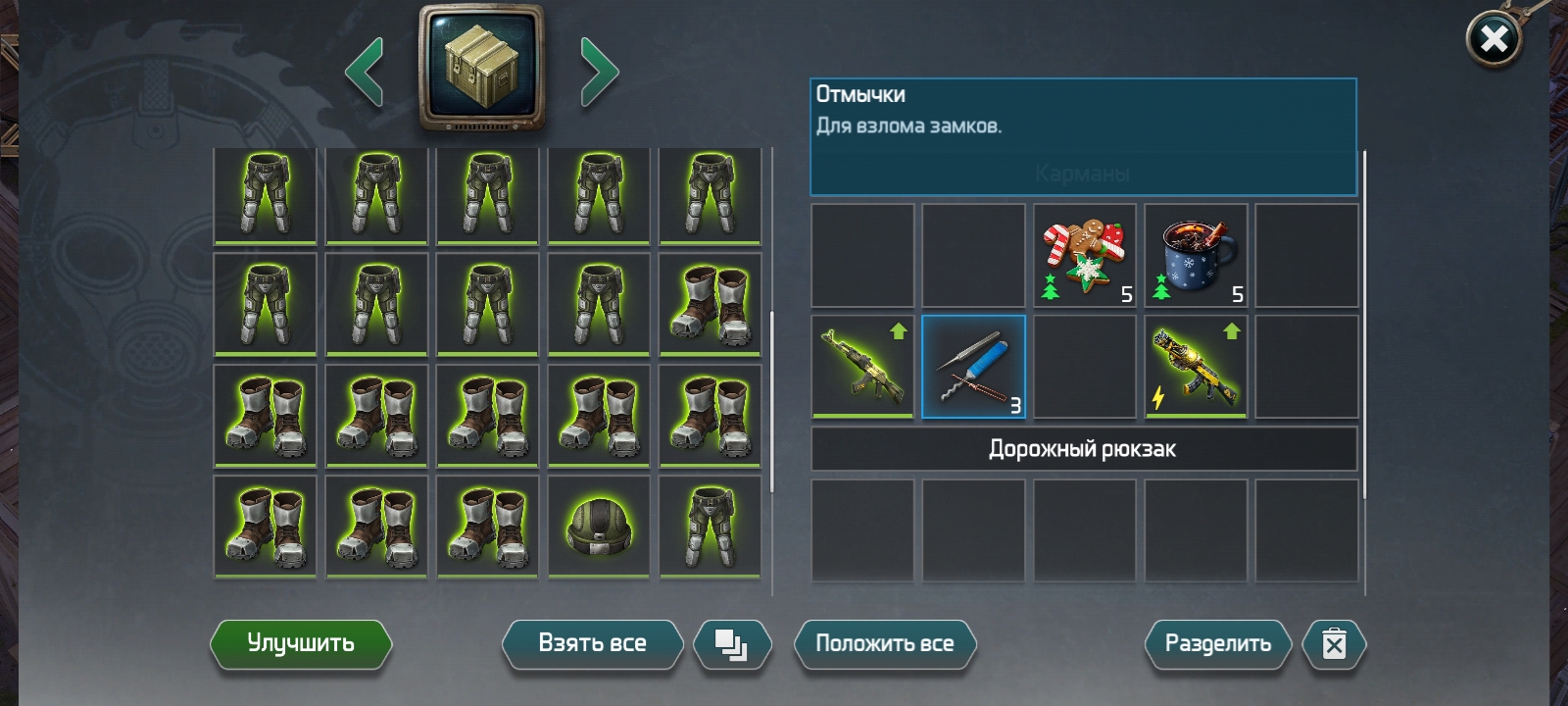Image resolution: width=1568 pixels, height=706 pixels.
Task: Split the stack with Разделить
Action: pyautogui.click(x=1217, y=644)
